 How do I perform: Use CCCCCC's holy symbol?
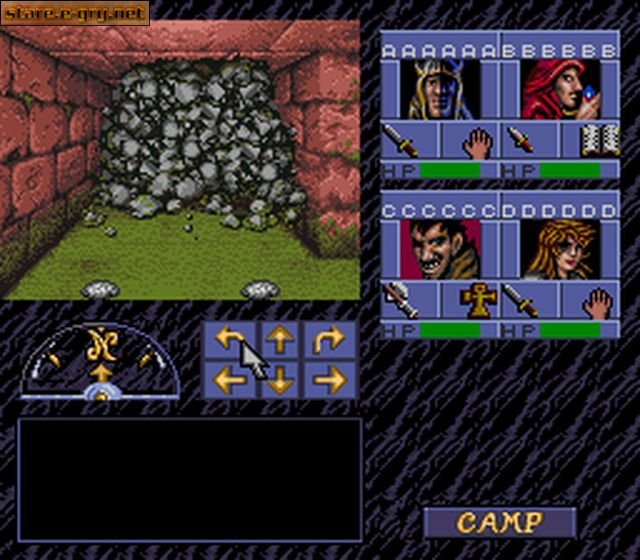click(479, 299)
